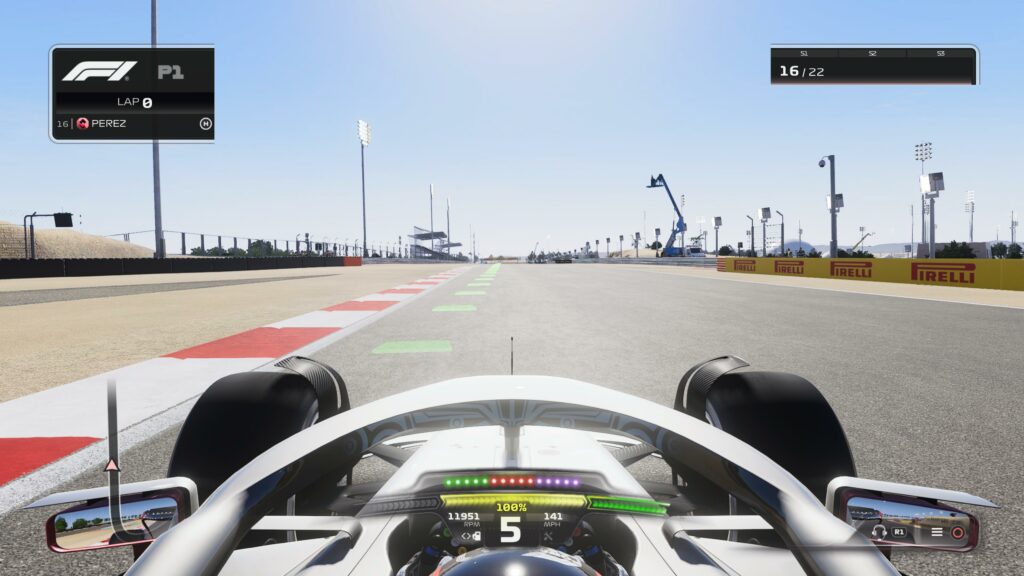Click the tyre compound H icon
Image resolution: width=1024 pixels, height=576 pixels.
(205, 123)
